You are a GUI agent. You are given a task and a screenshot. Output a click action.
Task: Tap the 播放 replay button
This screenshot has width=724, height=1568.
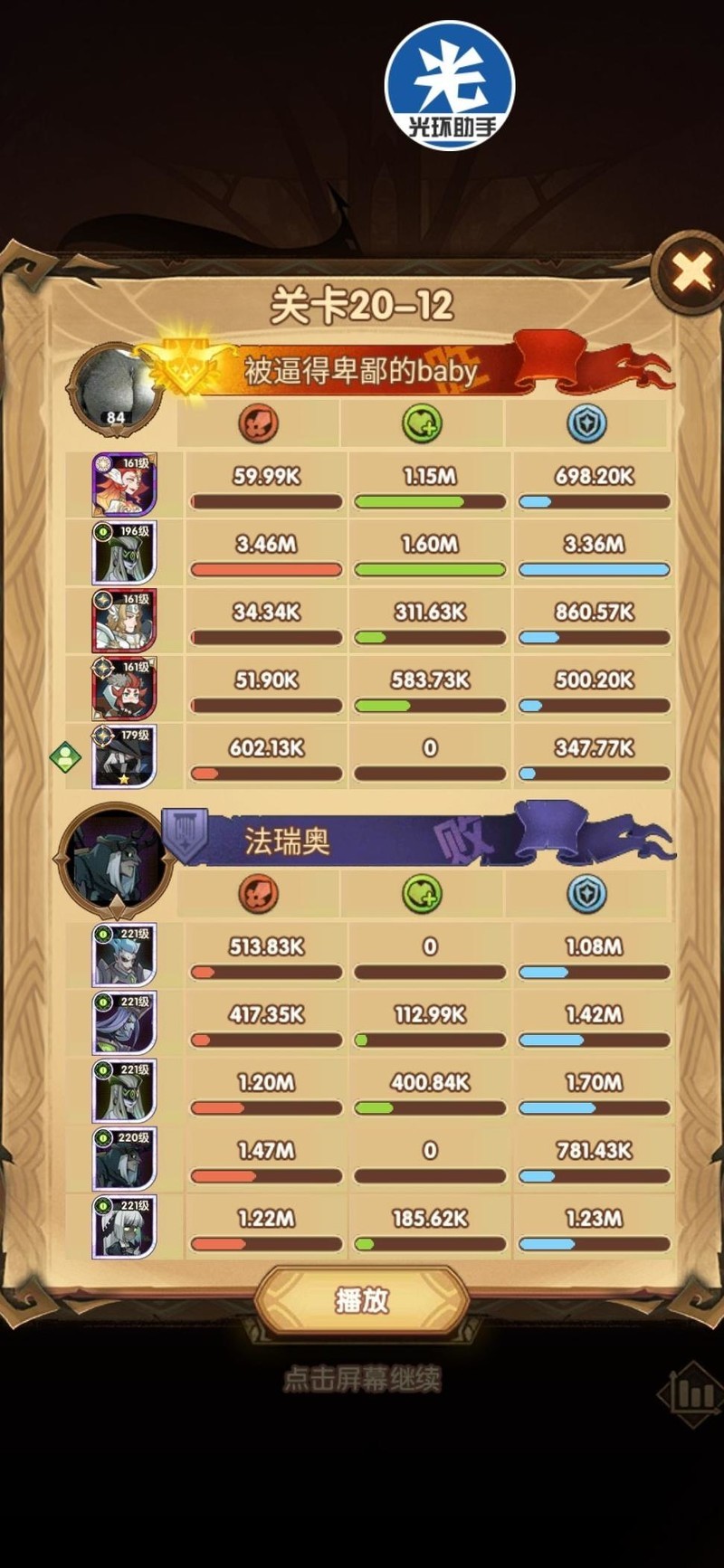point(362,1300)
